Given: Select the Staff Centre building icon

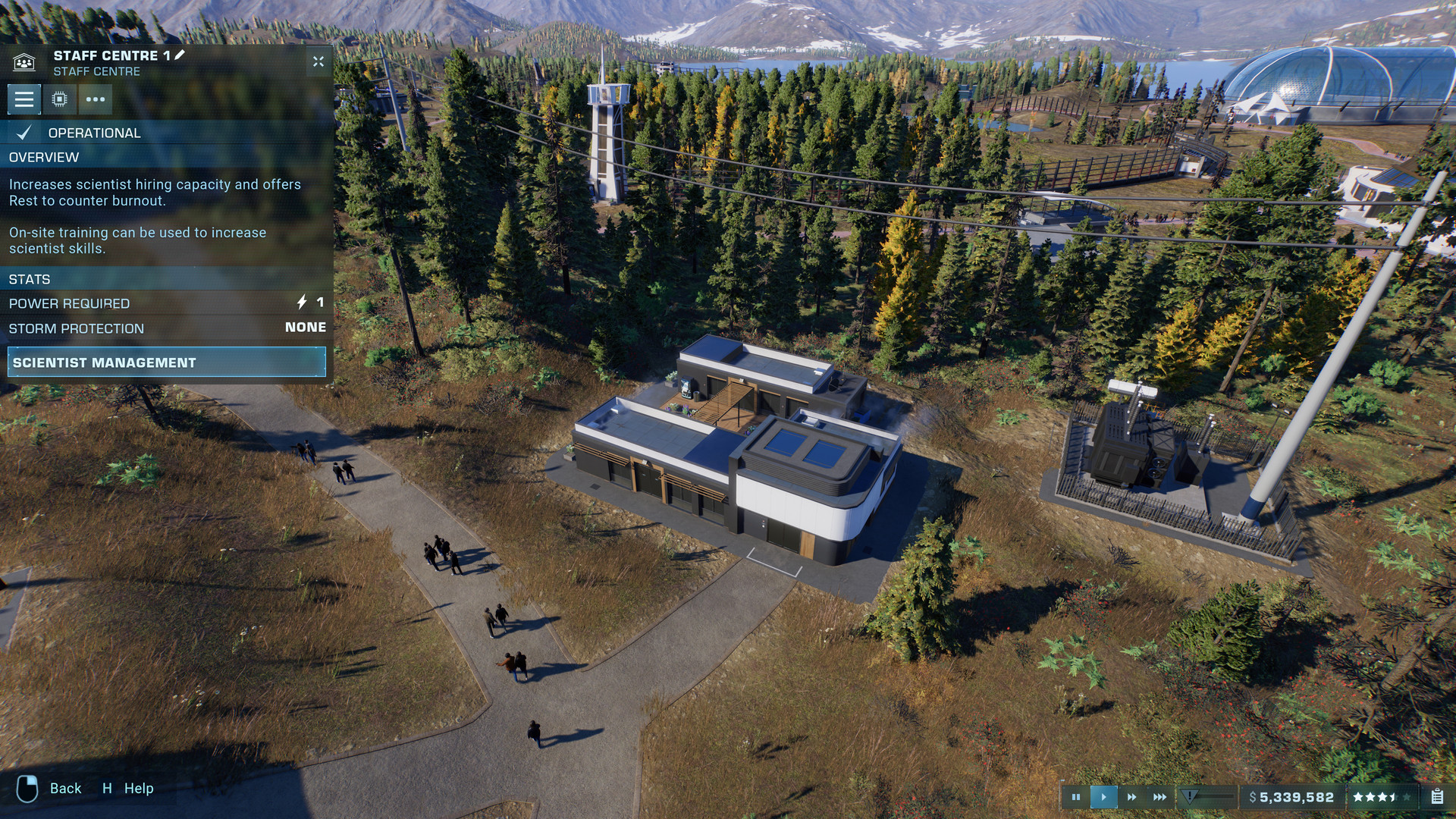Looking at the screenshot, I should tap(25, 63).
